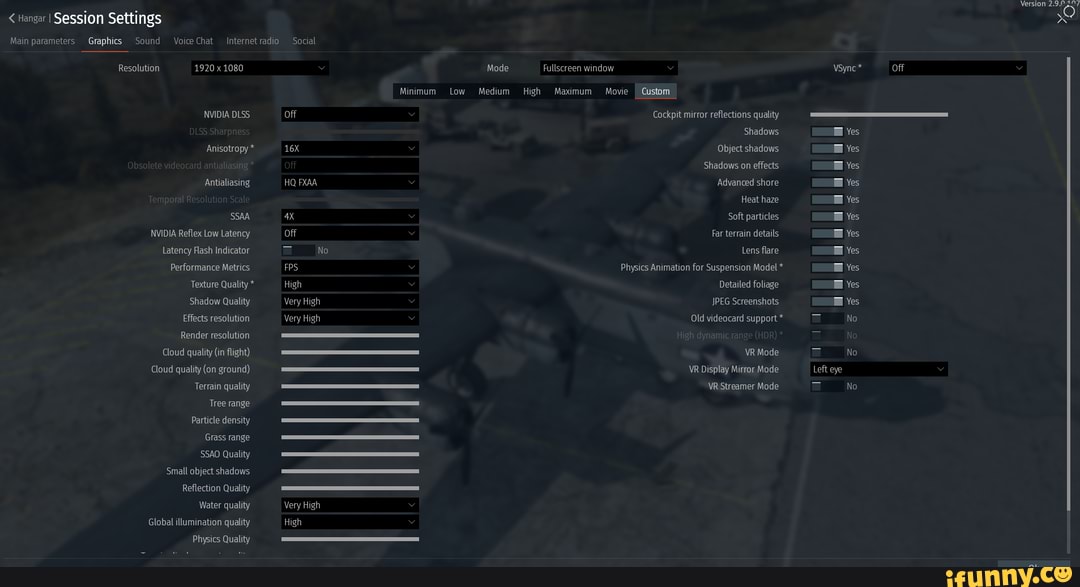This screenshot has height=587, width=1080.
Task: Open the Sound settings tab
Action: (147, 41)
